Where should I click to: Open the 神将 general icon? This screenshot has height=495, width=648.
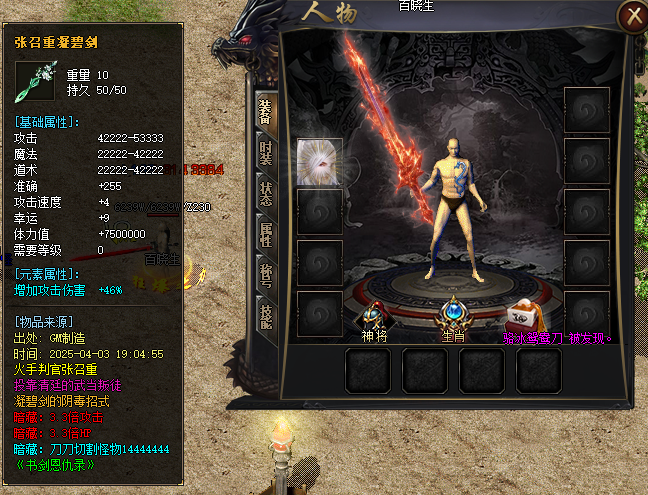[376, 314]
